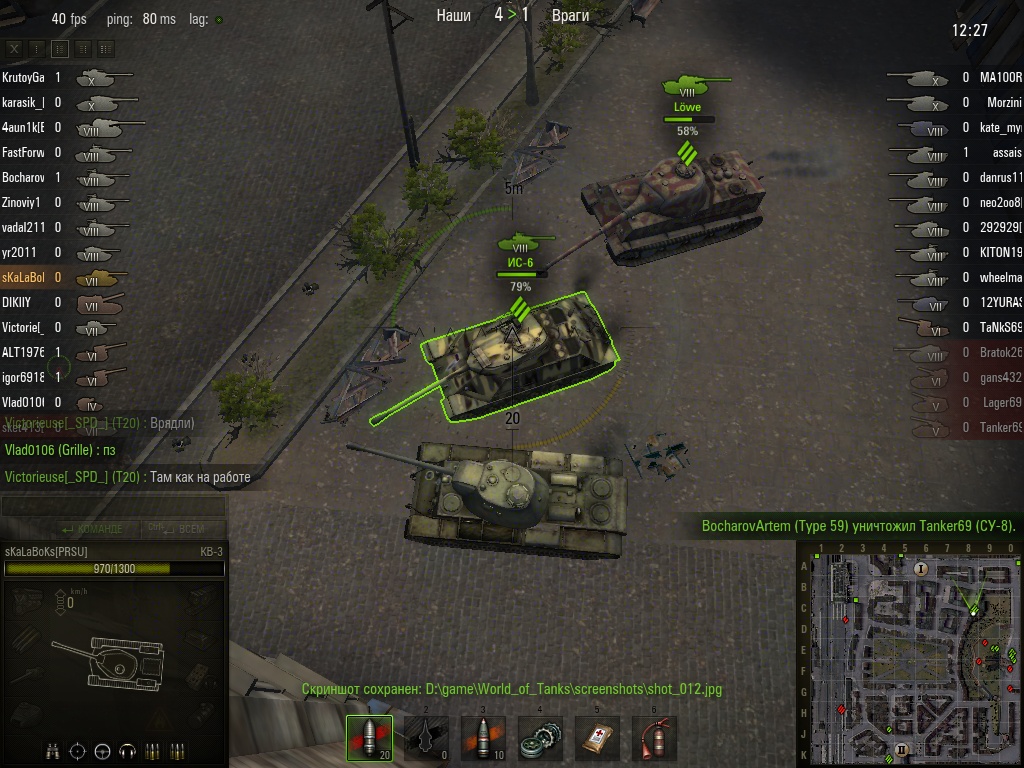Select the empty second shell slot
1024x768 pixels.
425,738
